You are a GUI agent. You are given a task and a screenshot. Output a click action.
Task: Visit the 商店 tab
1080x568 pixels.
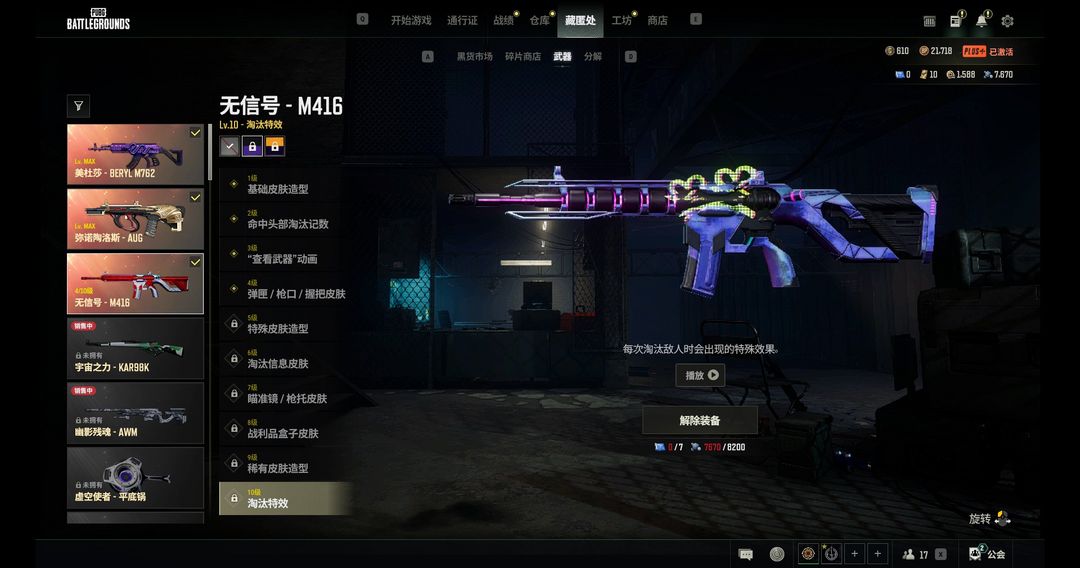(x=657, y=20)
